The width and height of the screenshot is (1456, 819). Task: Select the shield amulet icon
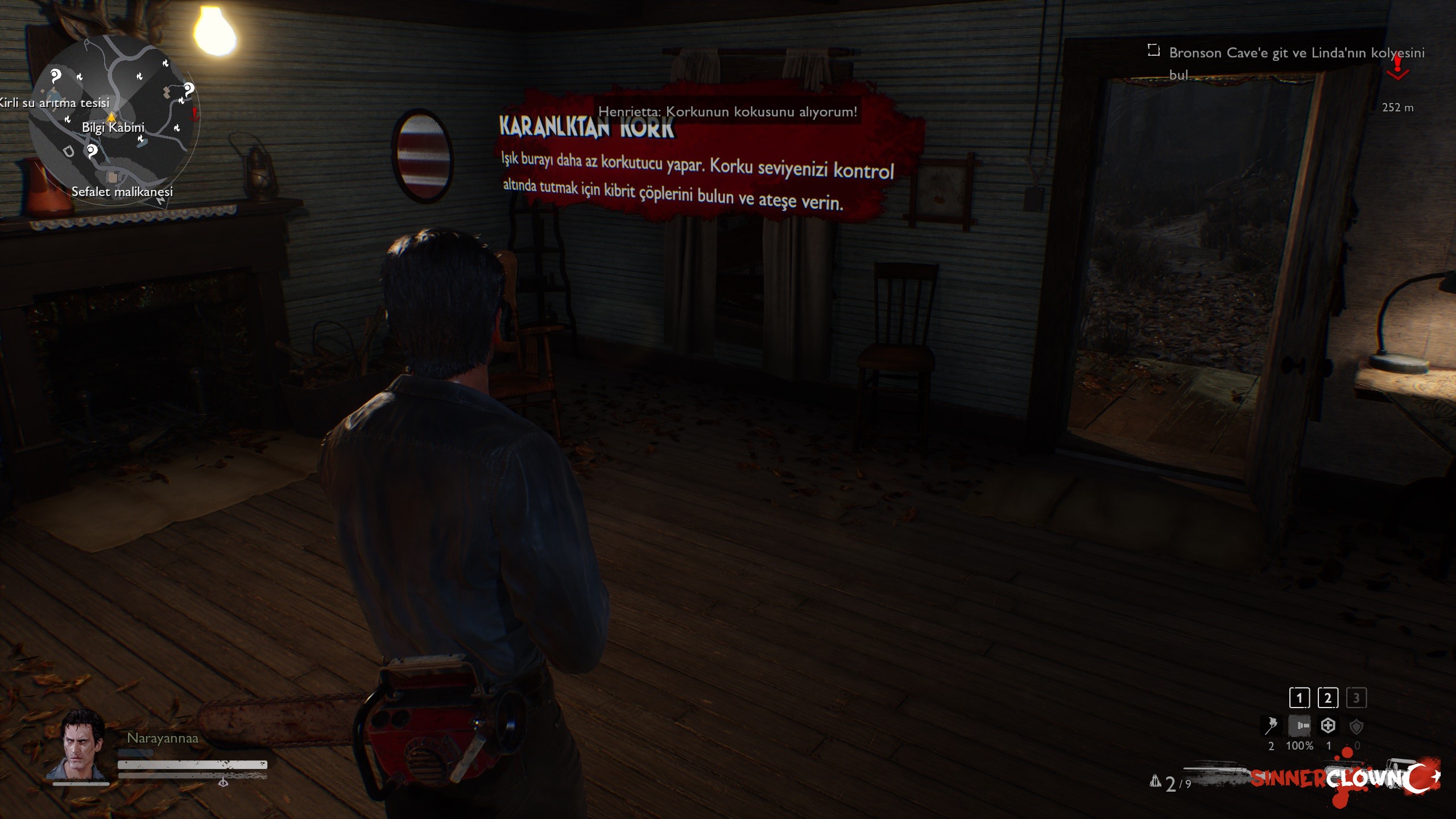pos(1356,726)
